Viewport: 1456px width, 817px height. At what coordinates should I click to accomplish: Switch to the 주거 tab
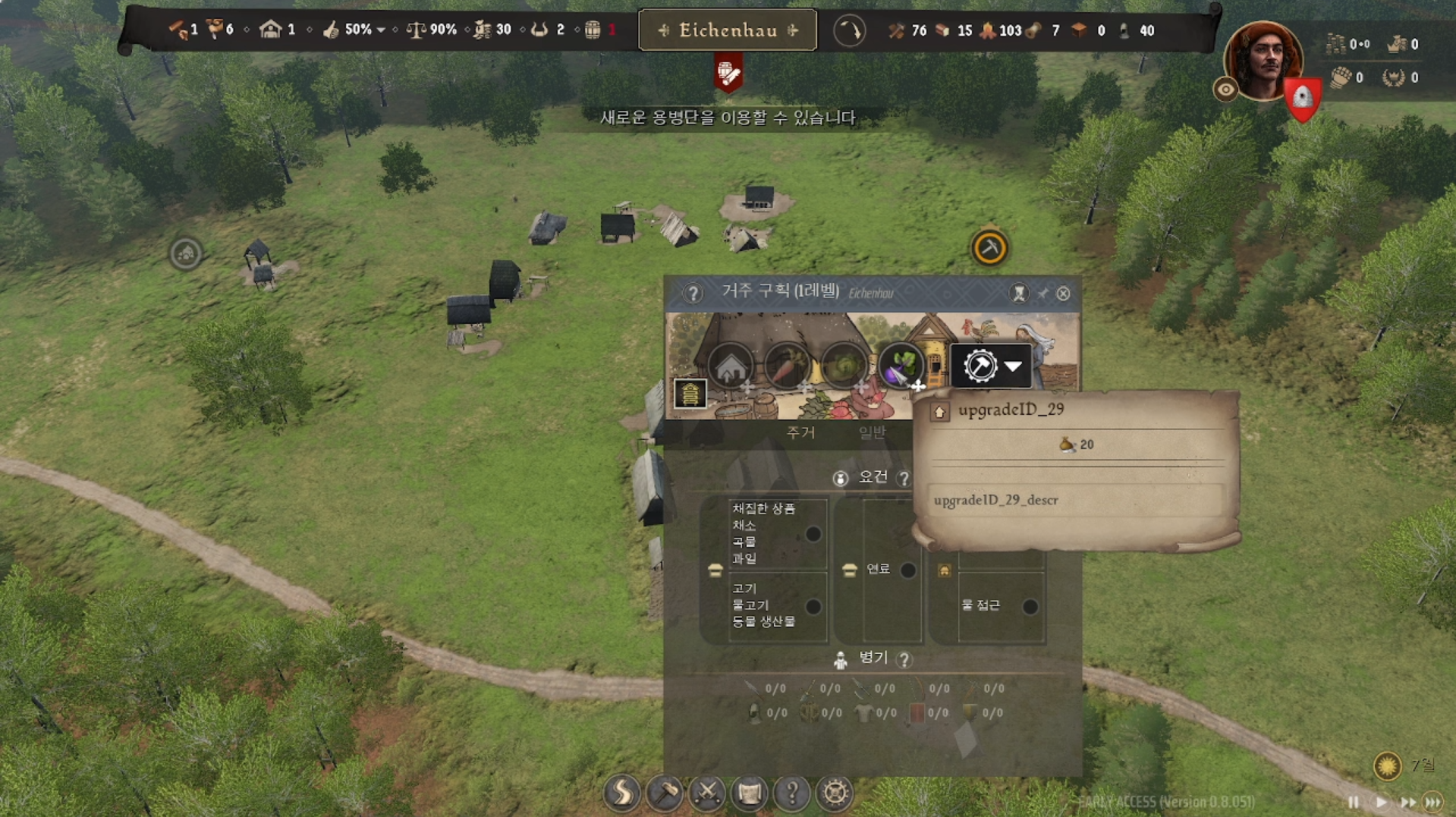pos(800,432)
